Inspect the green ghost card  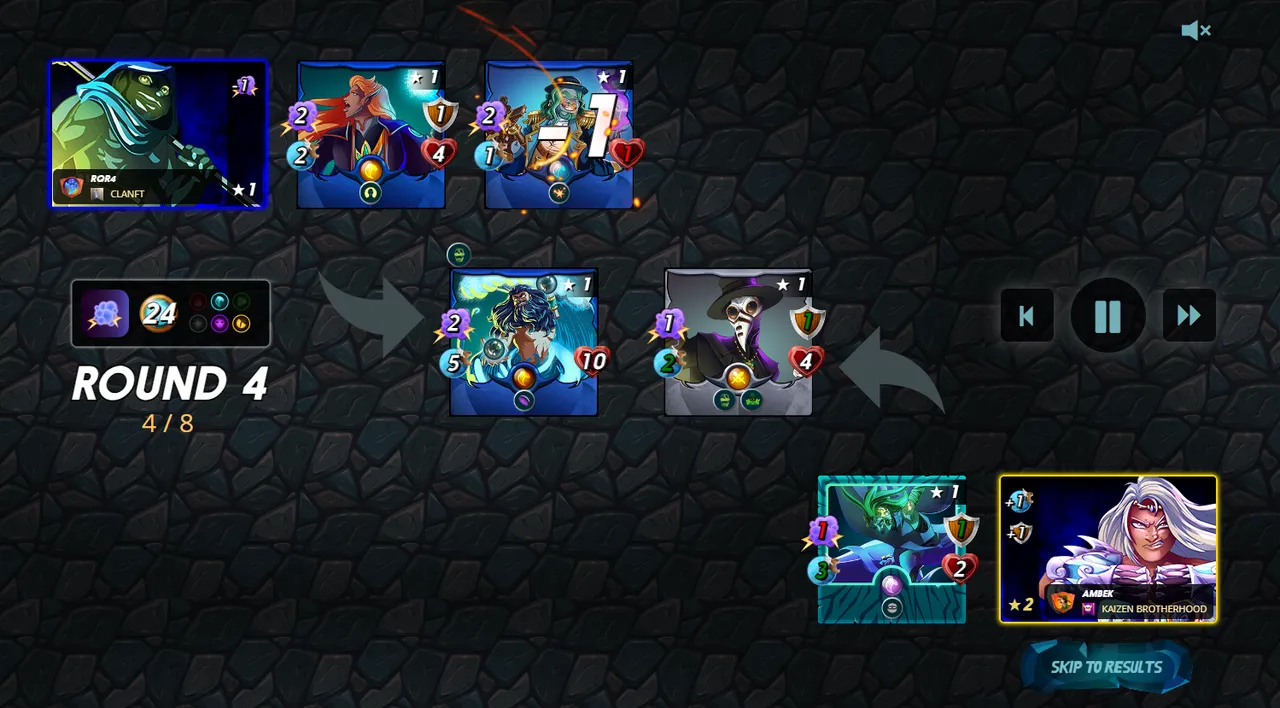[x=891, y=549]
